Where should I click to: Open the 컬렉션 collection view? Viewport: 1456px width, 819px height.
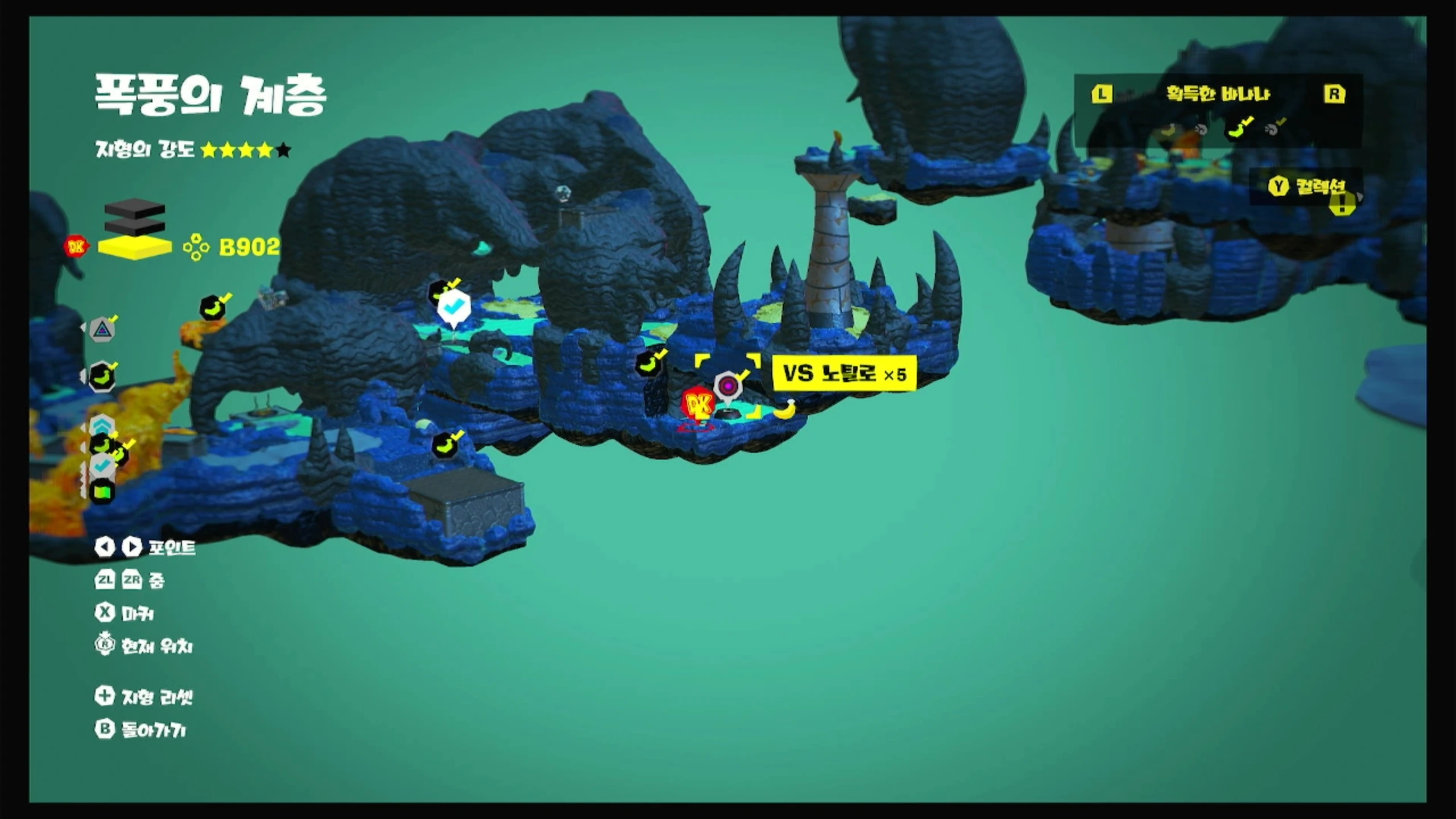(1309, 187)
